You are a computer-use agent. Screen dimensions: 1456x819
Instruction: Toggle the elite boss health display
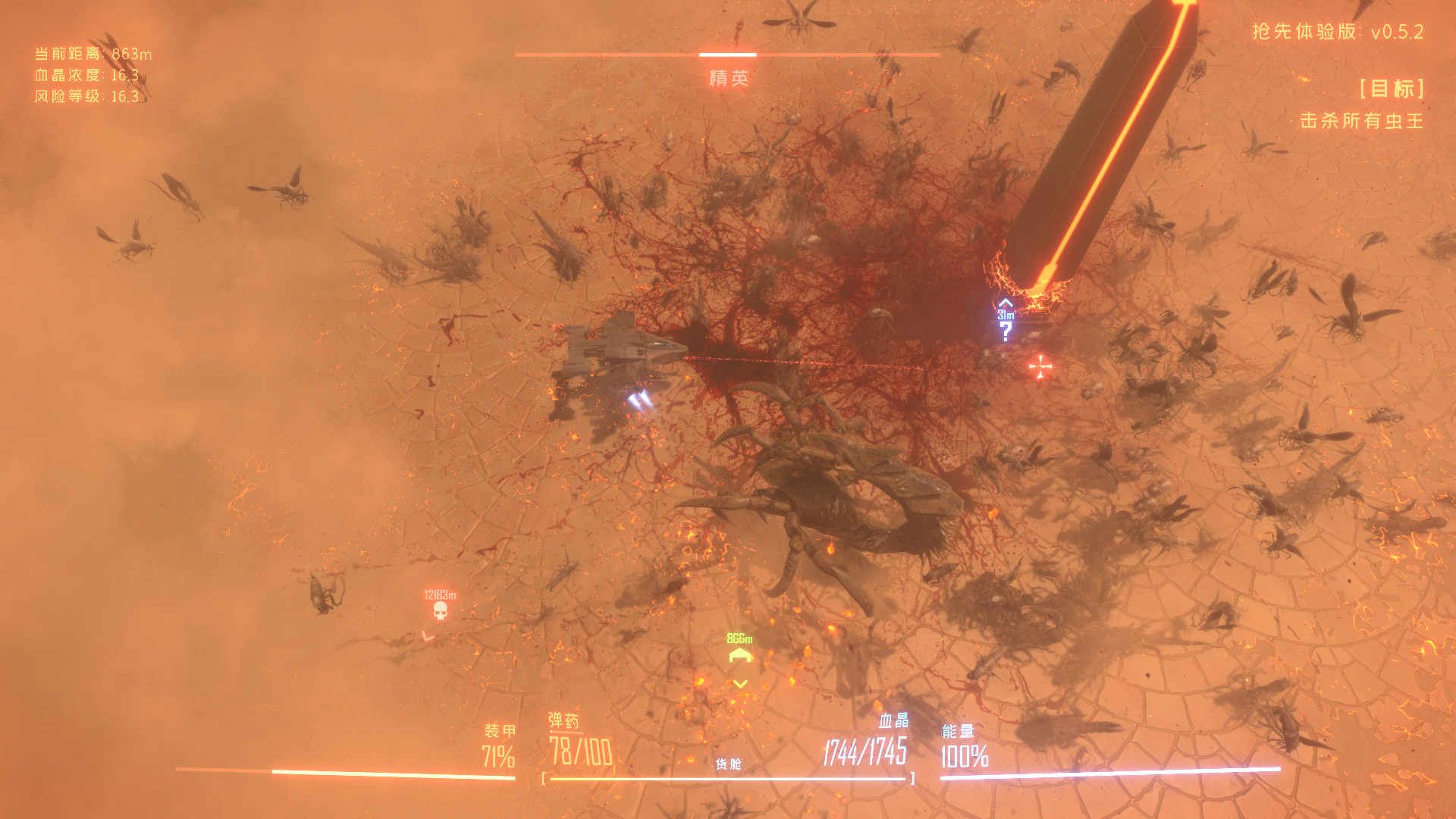coord(728,55)
